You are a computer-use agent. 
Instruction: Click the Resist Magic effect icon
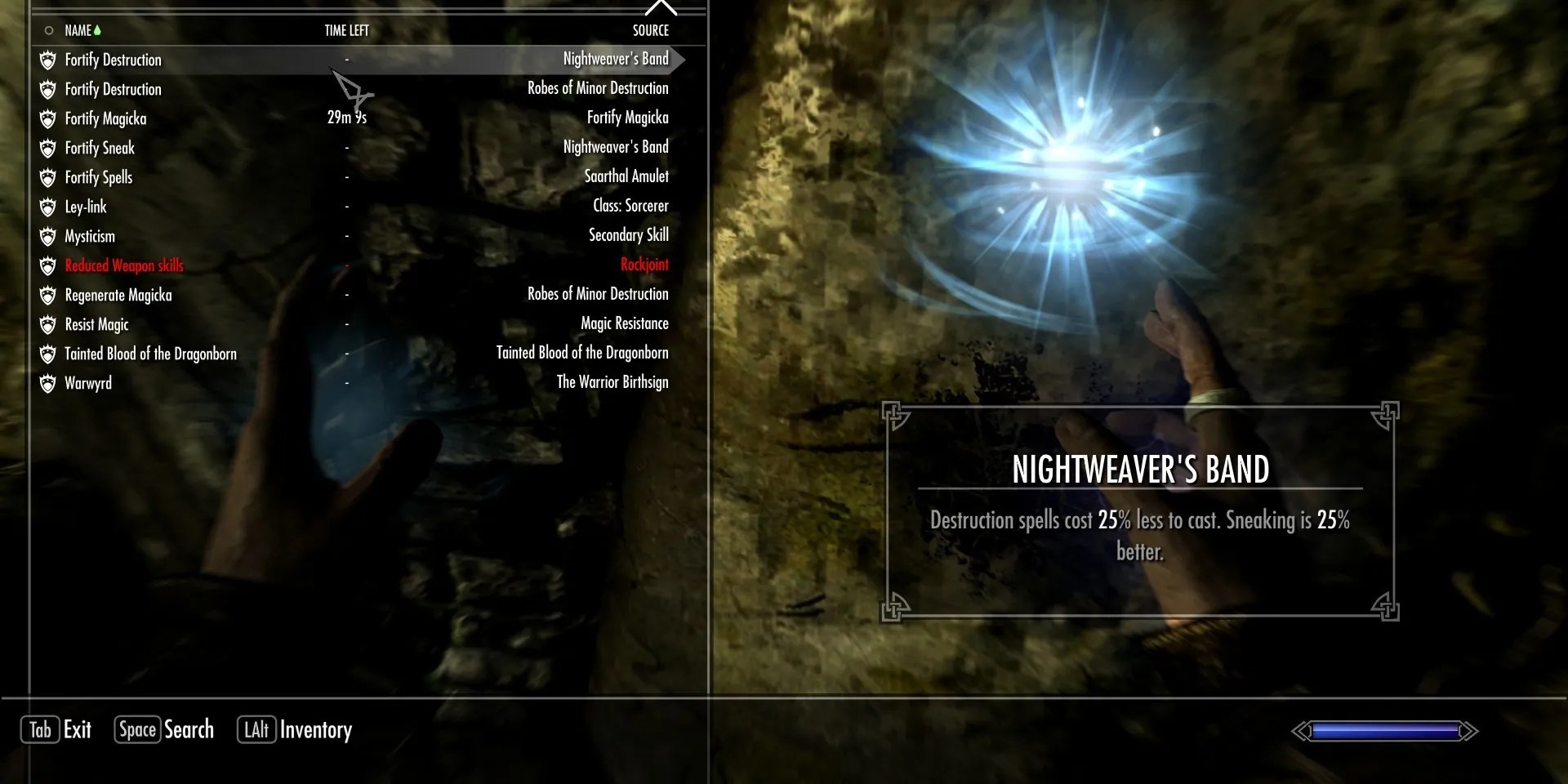pos(47,324)
